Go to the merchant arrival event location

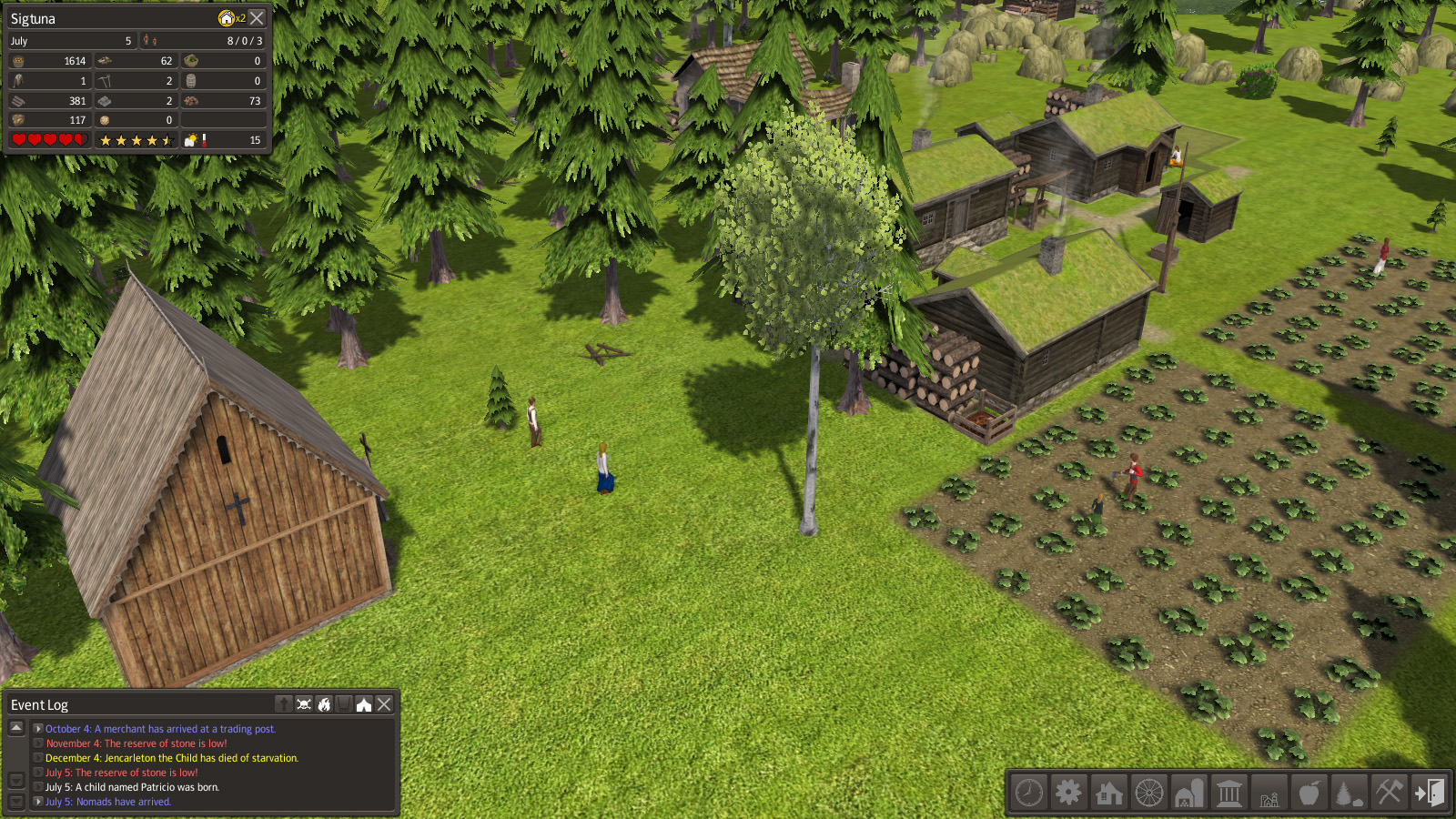coord(38,729)
